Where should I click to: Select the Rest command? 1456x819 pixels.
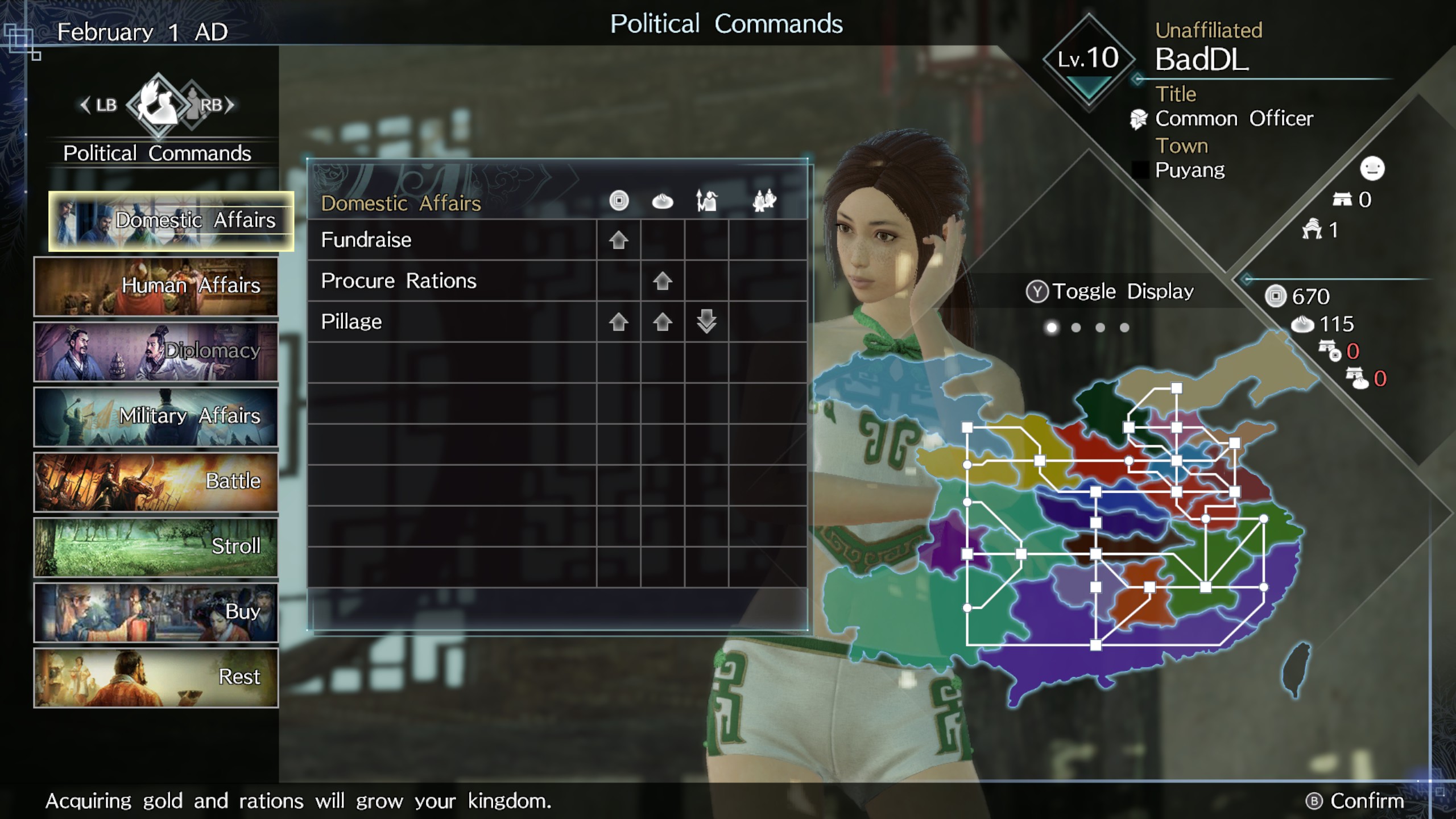pos(156,677)
